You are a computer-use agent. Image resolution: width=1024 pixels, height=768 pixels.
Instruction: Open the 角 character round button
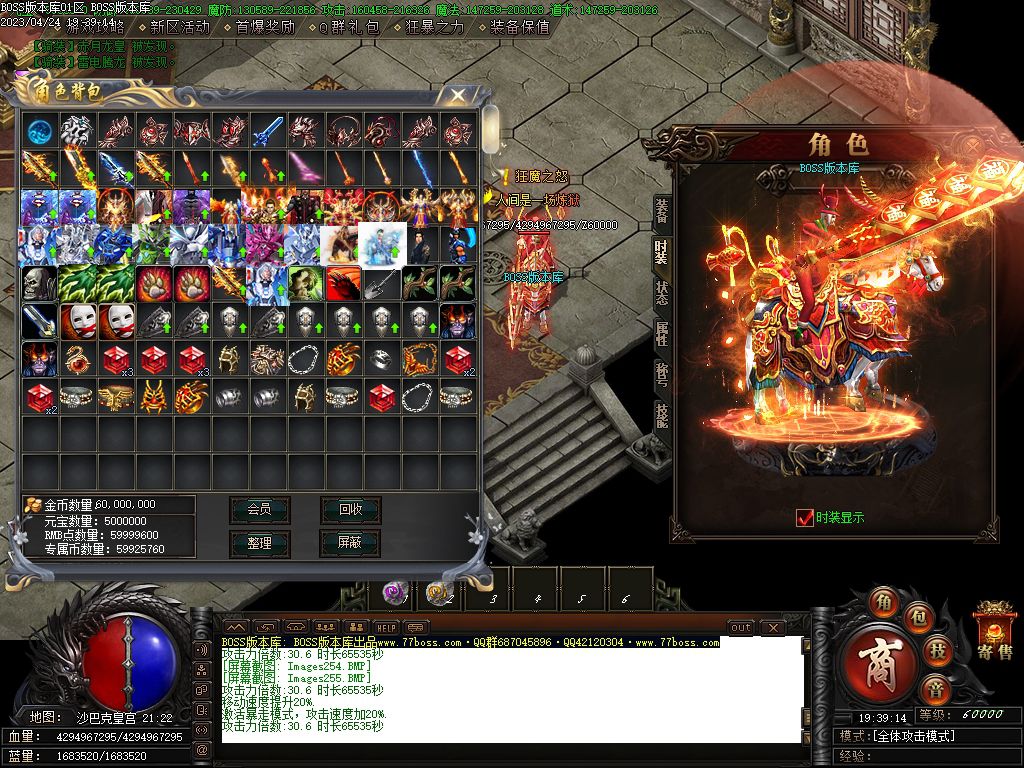pyautogui.click(x=883, y=602)
